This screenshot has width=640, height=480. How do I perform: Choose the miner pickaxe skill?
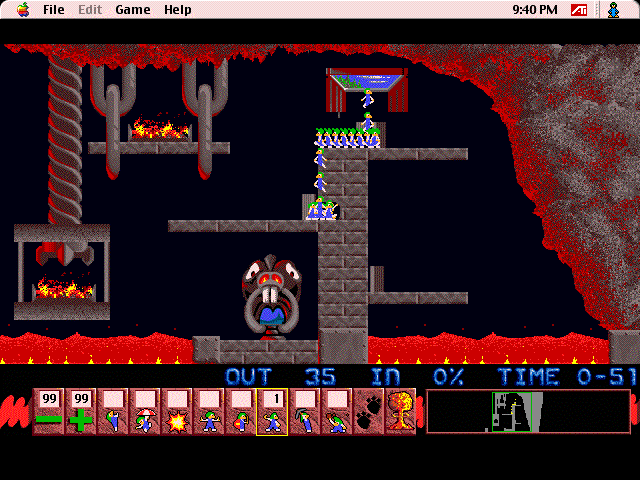[304, 412]
